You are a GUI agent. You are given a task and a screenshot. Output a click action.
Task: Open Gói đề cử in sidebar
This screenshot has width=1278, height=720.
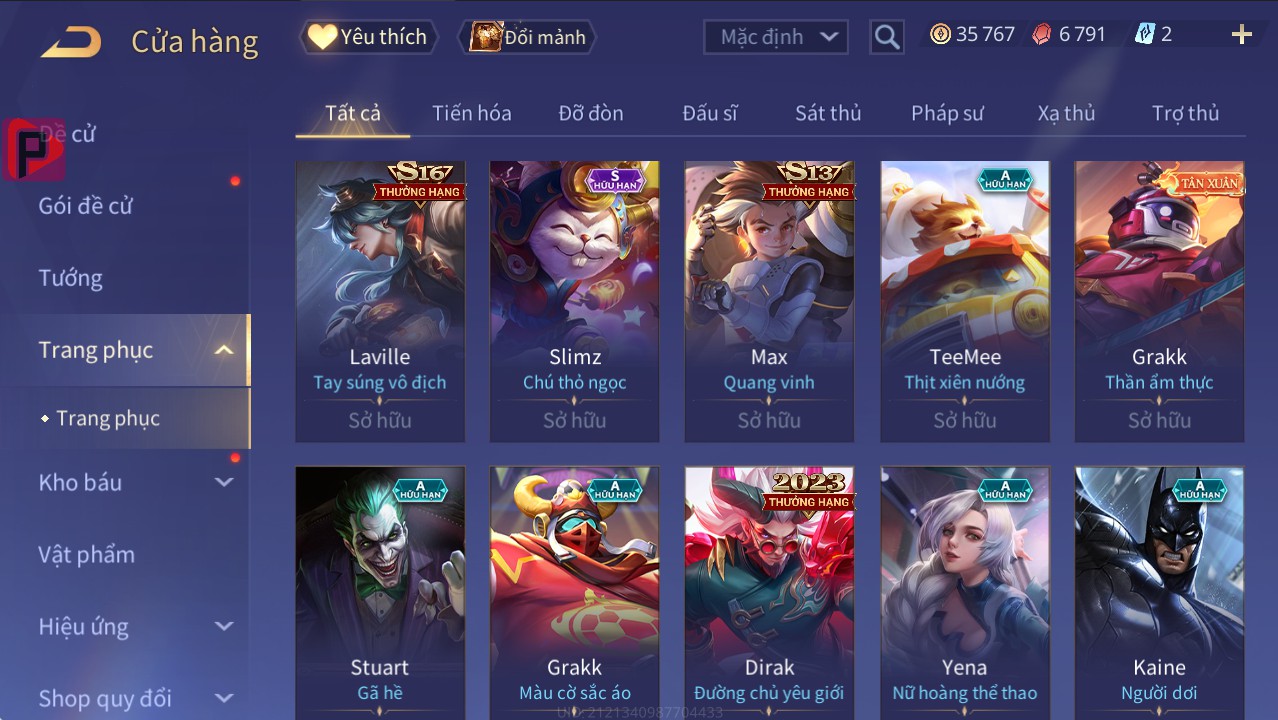(86, 206)
